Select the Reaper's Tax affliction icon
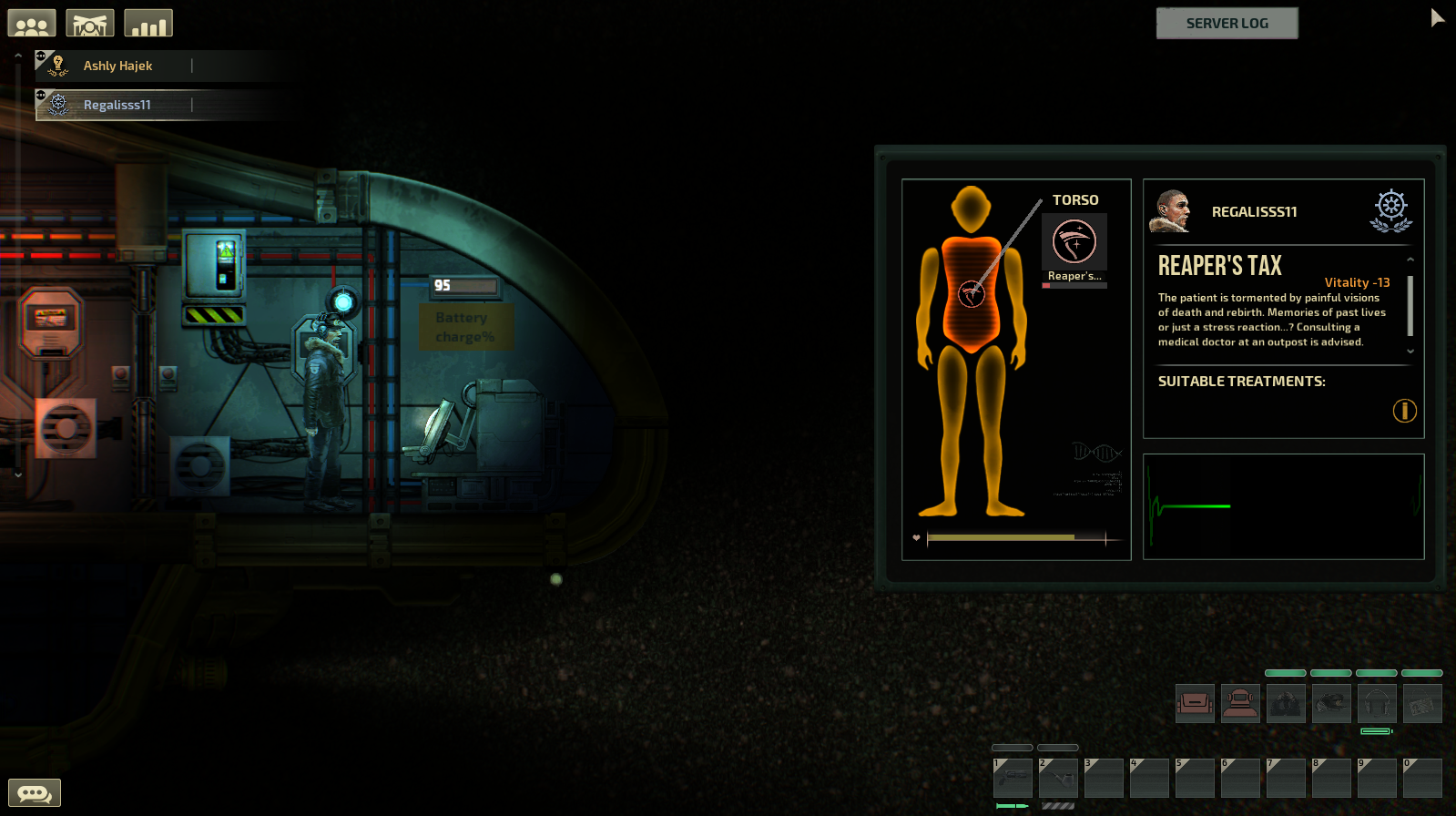 point(1074,243)
